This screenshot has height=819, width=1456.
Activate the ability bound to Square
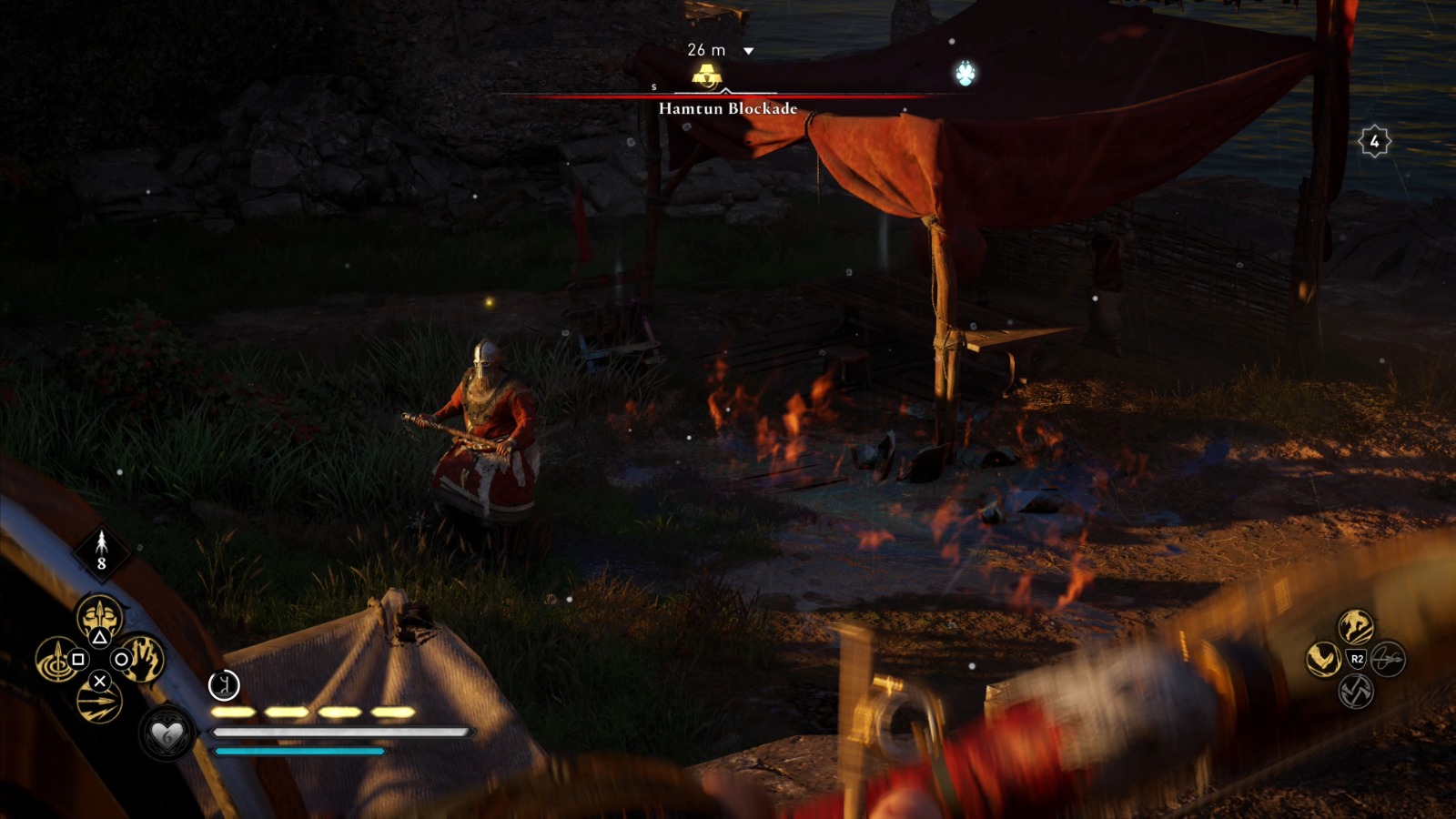pyautogui.click(x=57, y=661)
